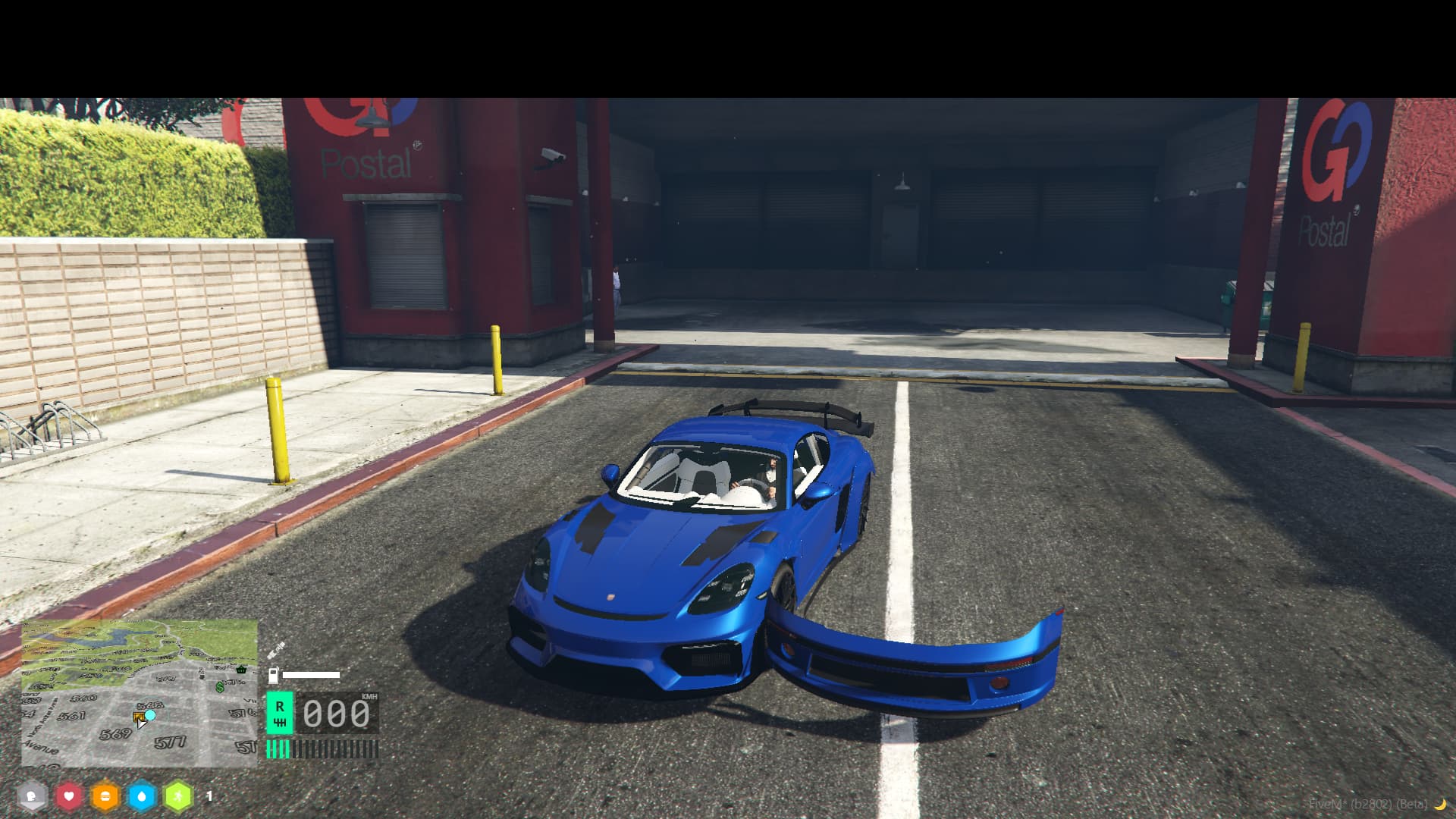
Task: Click the orange hunger burger icon
Action: pos(105,797)
